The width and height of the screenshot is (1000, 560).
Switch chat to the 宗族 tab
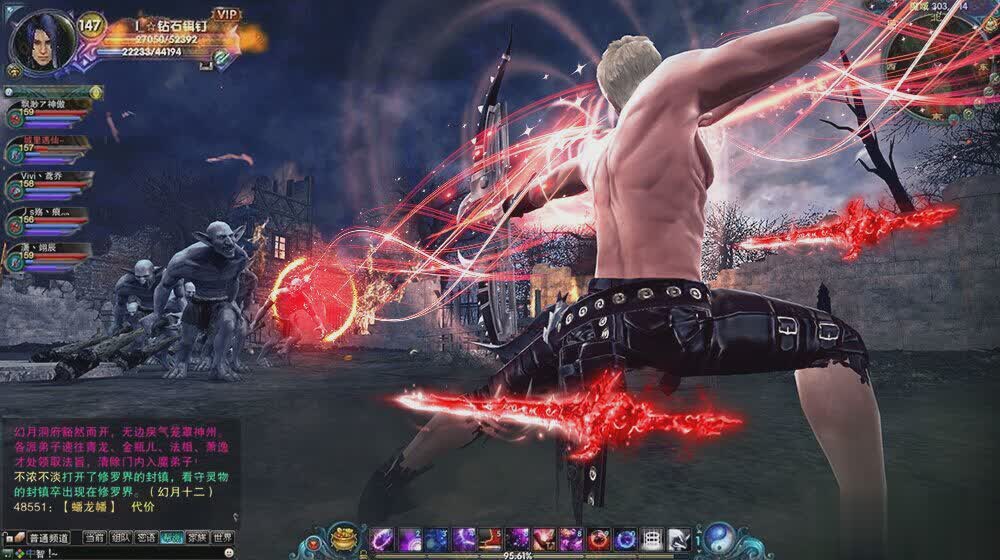coord(197,538)
